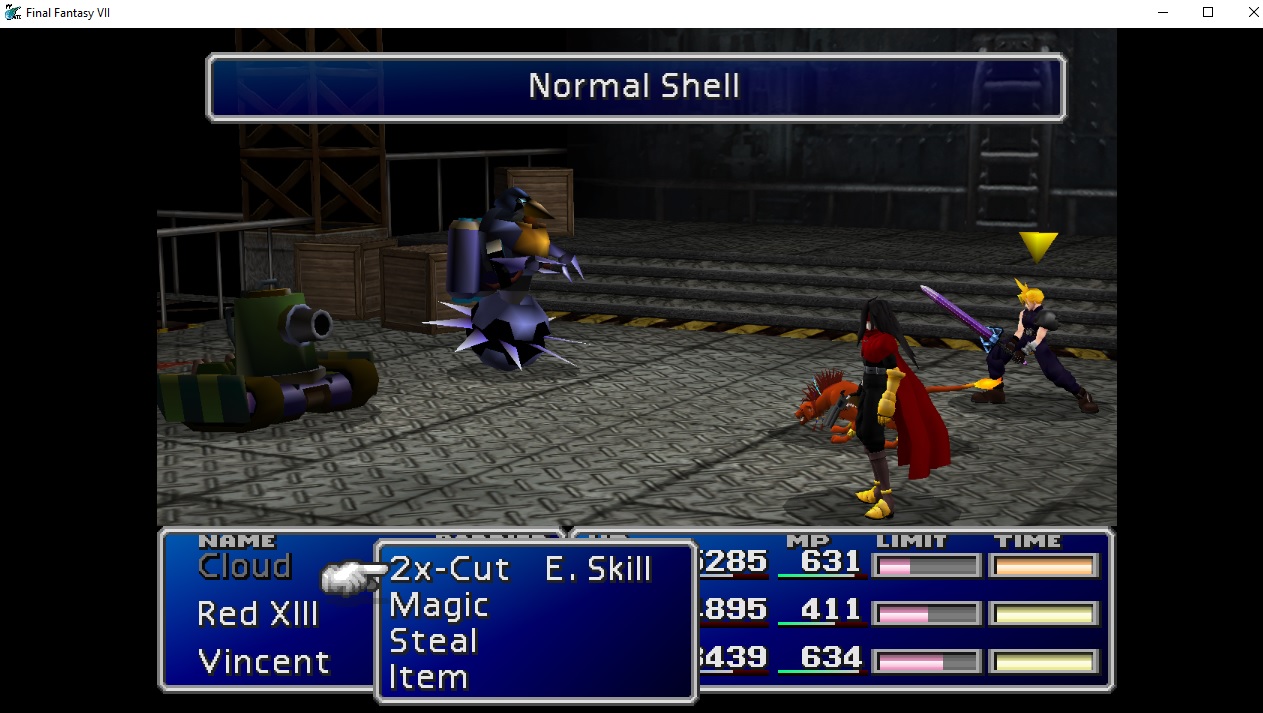Select Red XIII in the party list

257,613
